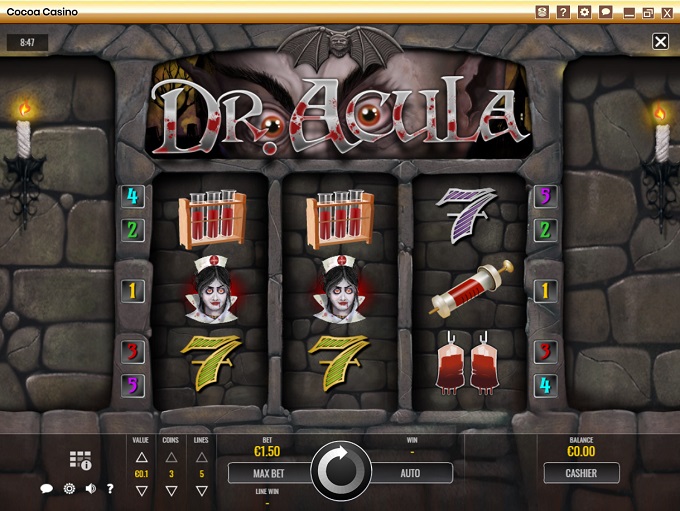This screenshot has height=511, width=680.
Task: Show help via the bottom question mark
Action: click(x=110, y=489)
